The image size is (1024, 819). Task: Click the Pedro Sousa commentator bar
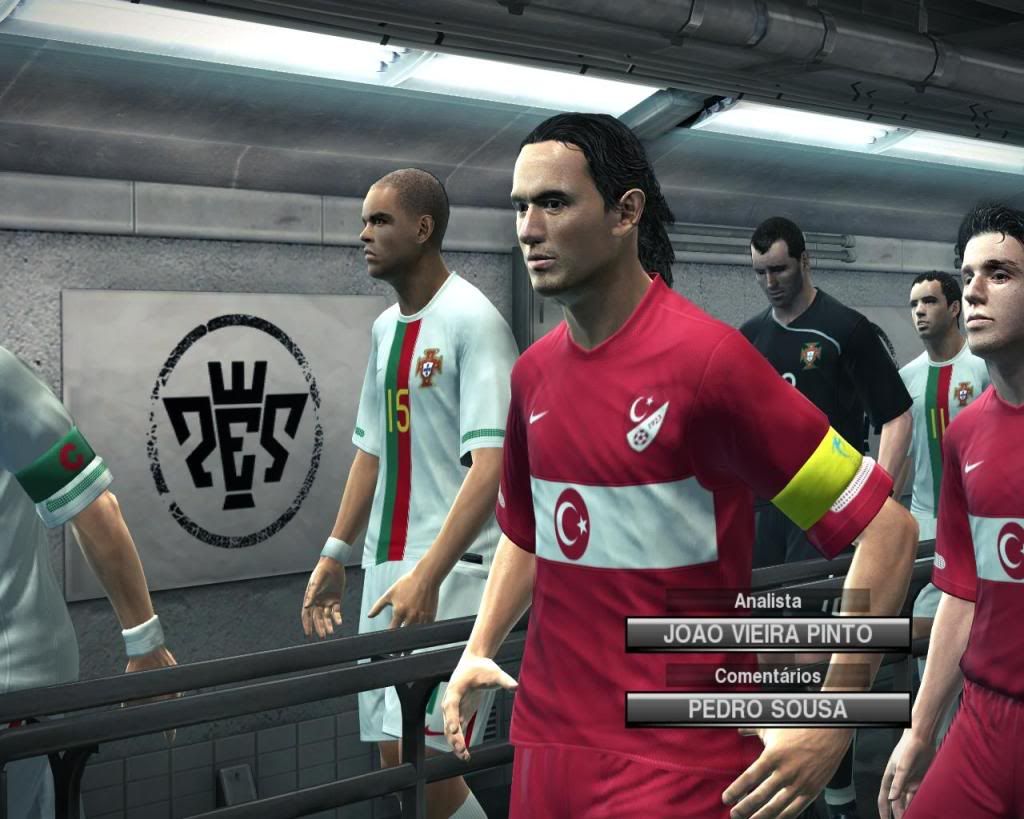point(767,709)
